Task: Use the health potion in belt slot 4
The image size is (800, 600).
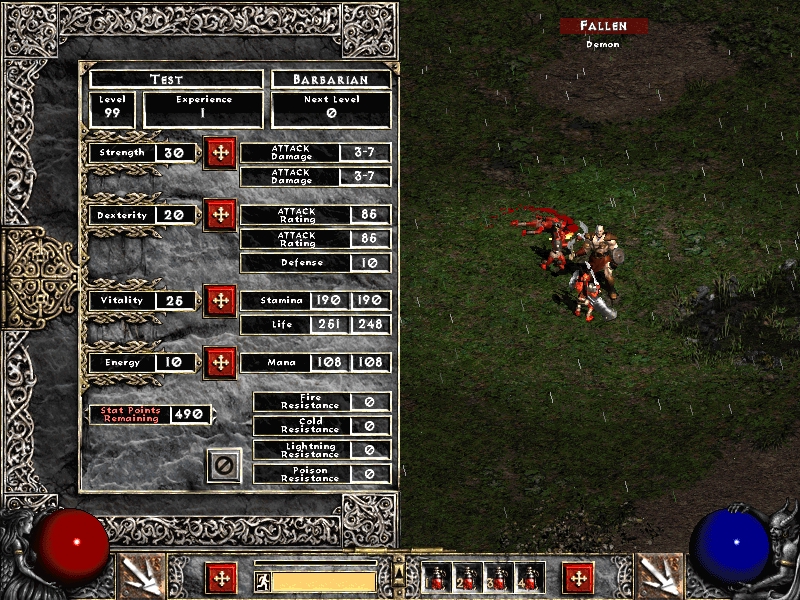Action: [x=529, y=578]
